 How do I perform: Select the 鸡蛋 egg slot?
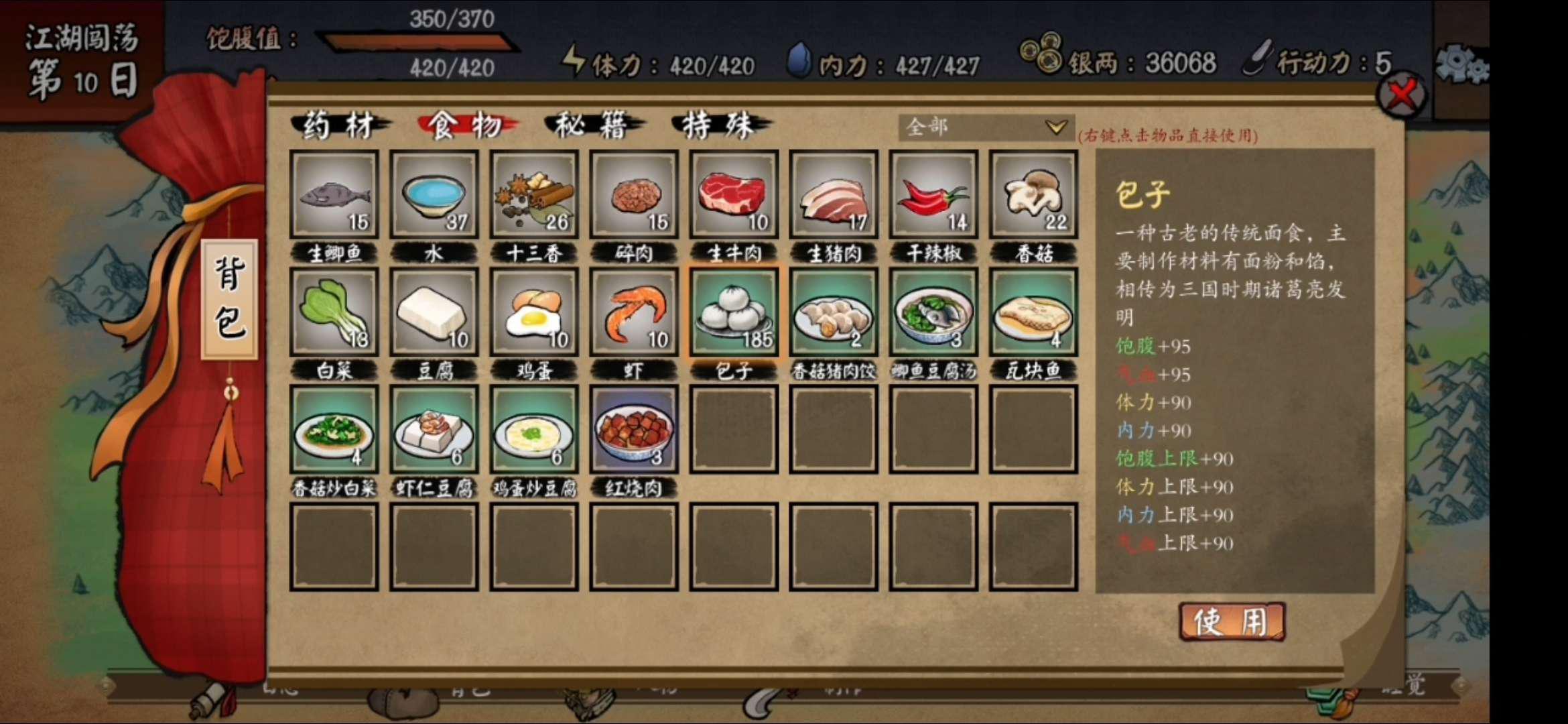533,312
